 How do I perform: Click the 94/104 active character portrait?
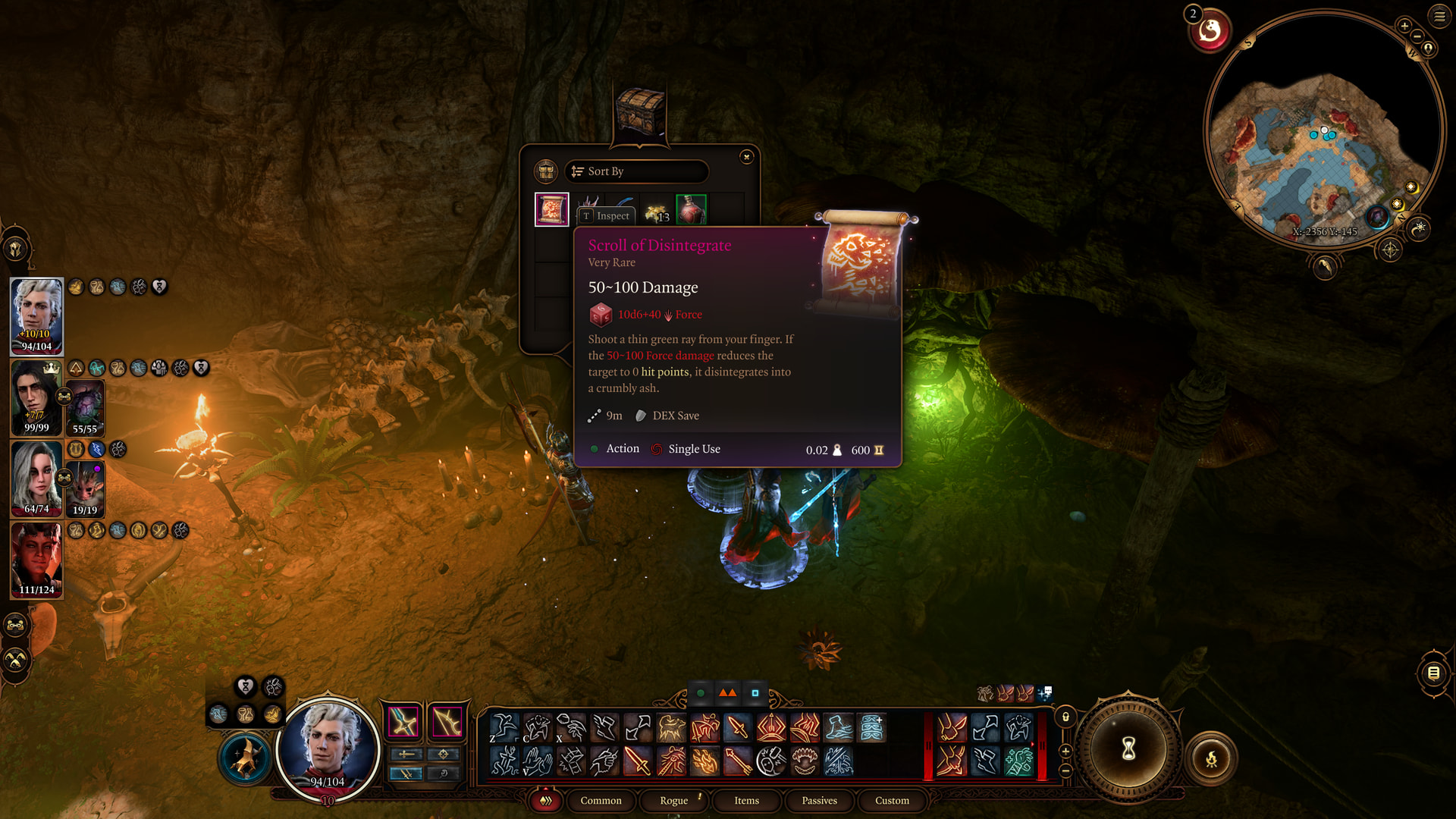328,747
